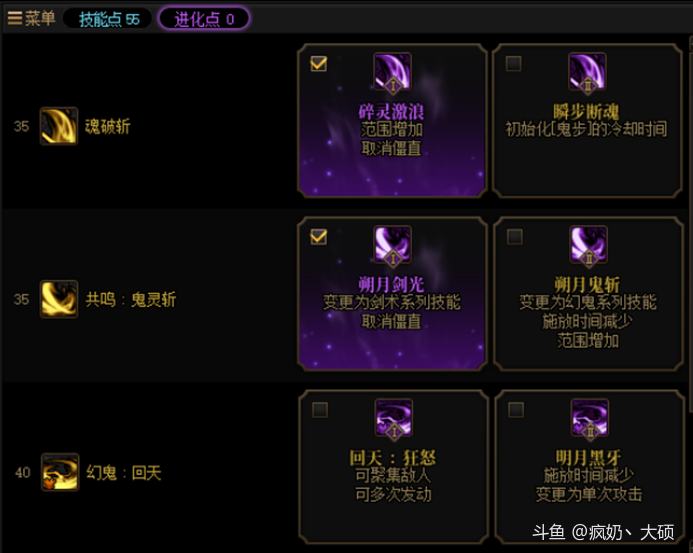Select the 回天：狂怒 evolution icon

coord(392,418)
